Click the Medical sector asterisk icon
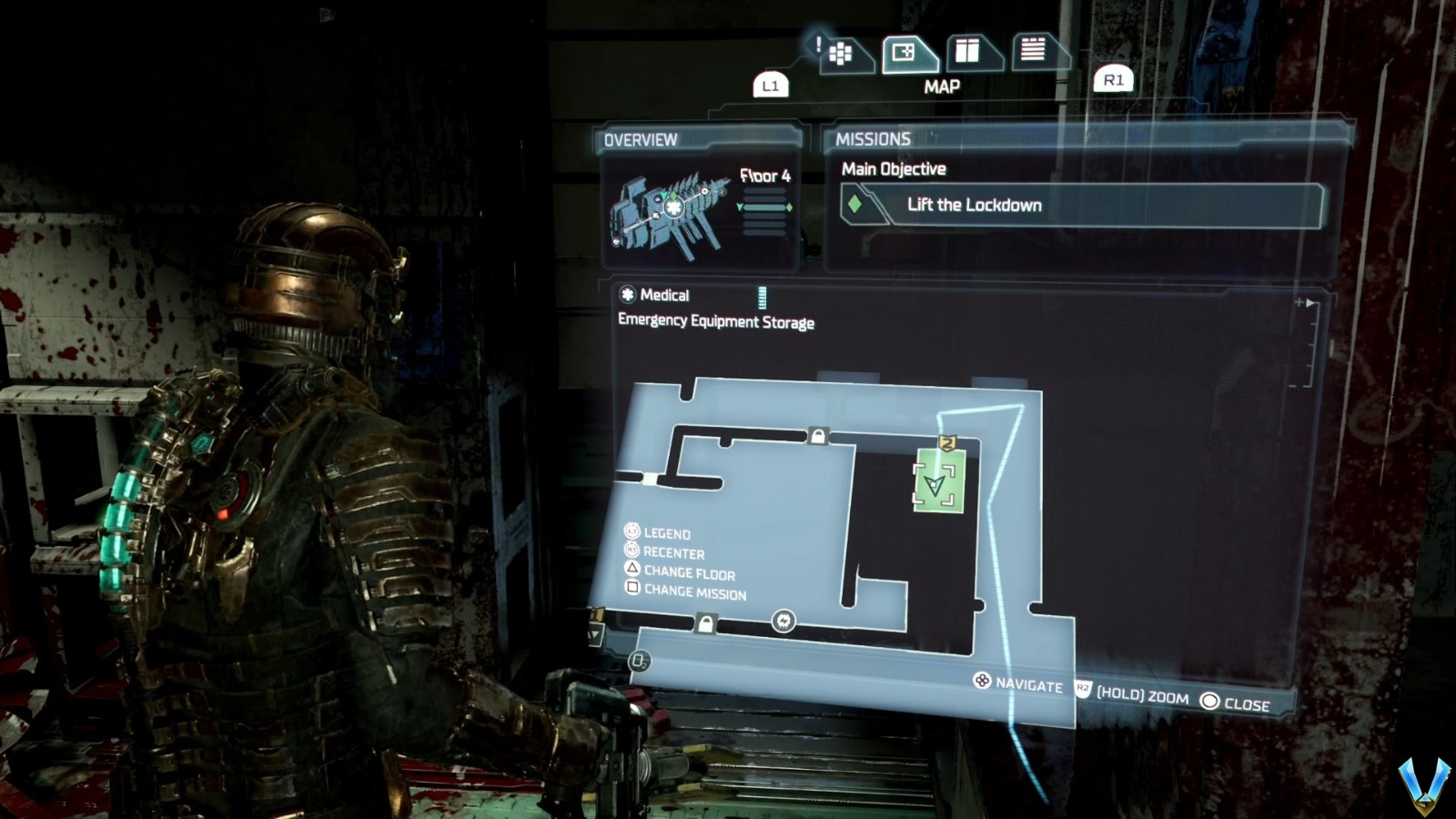 click(x=626, y=295)
